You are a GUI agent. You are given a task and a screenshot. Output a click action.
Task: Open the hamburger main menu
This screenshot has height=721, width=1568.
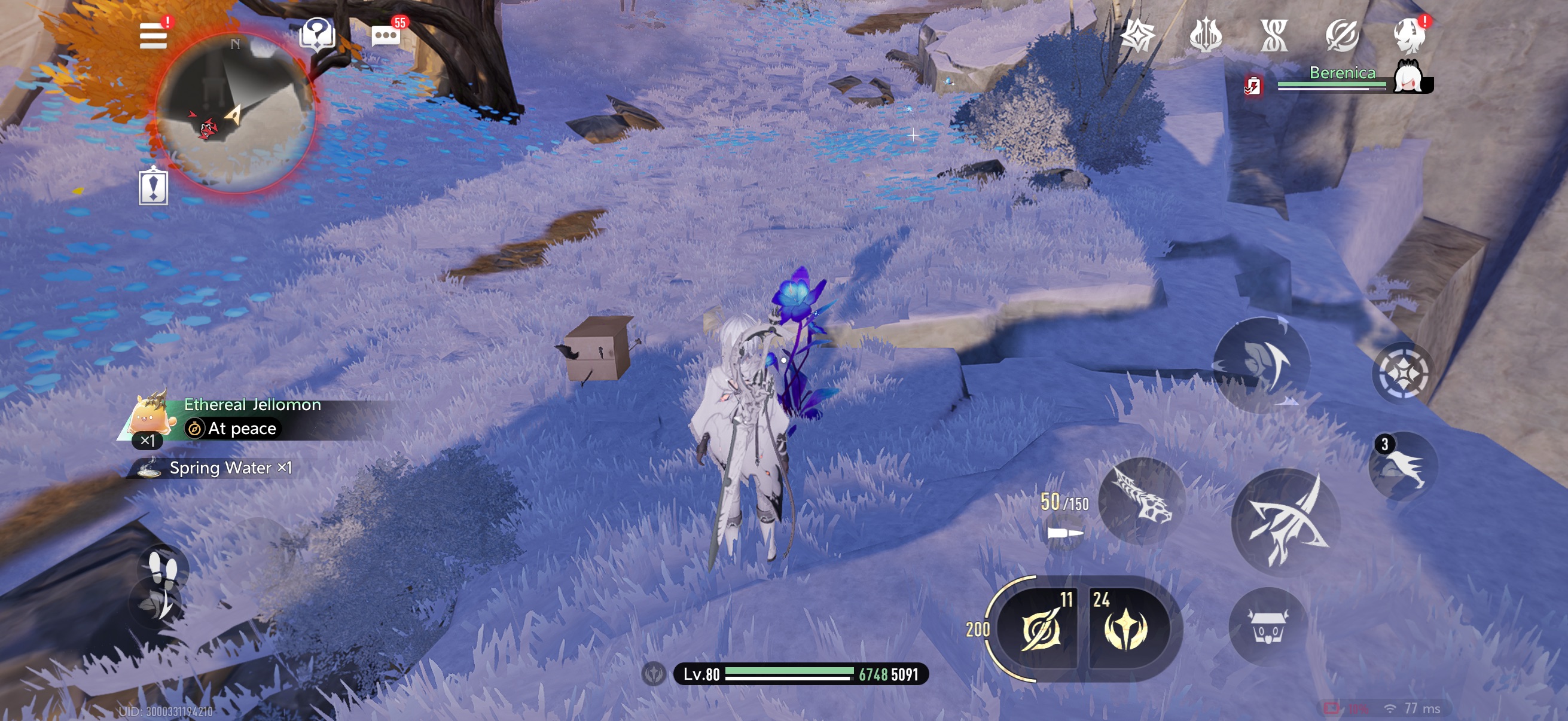coord(152,36)
